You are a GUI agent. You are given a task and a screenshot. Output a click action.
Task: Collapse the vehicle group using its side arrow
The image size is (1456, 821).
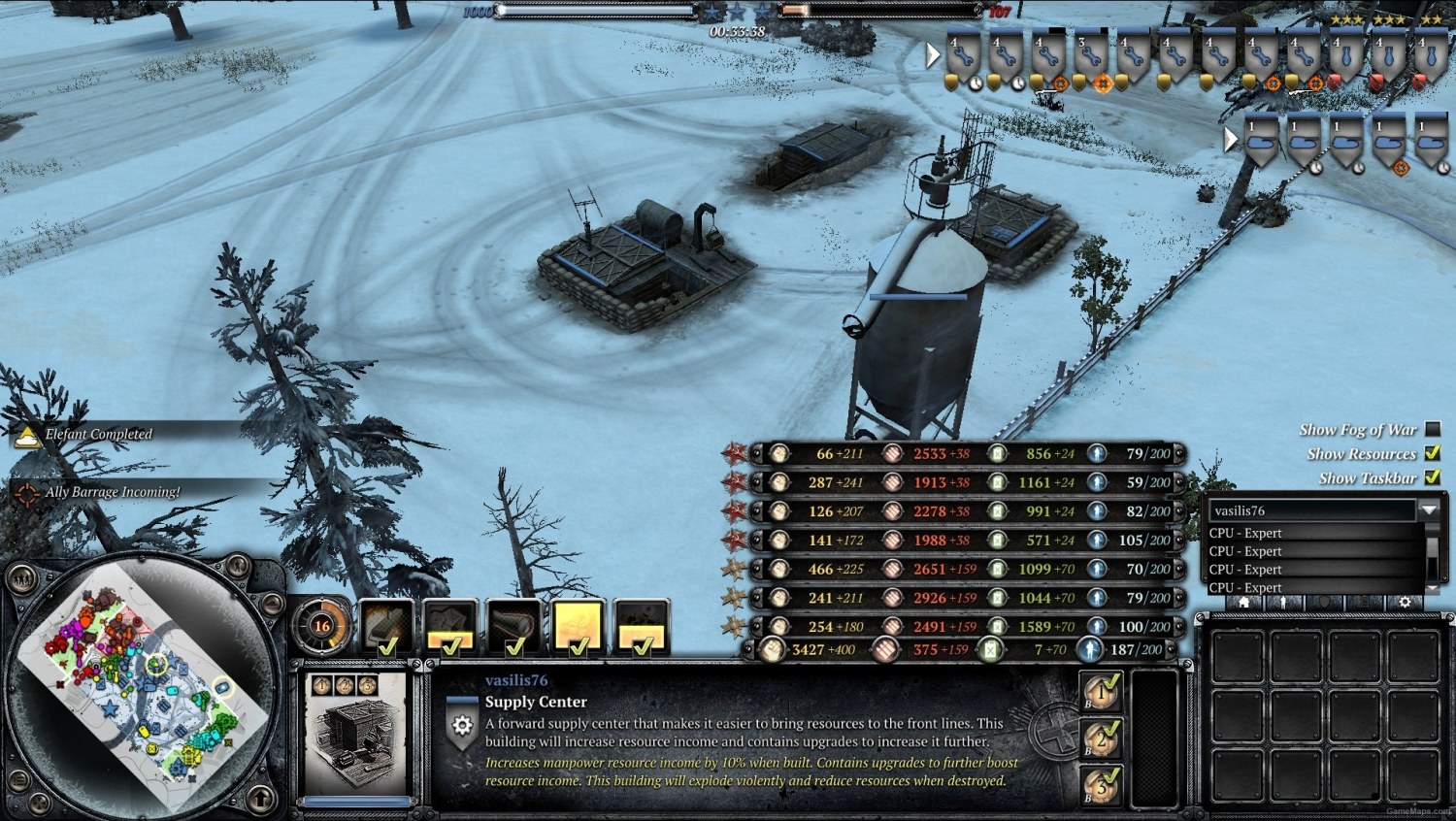[x=1231, y=139]
